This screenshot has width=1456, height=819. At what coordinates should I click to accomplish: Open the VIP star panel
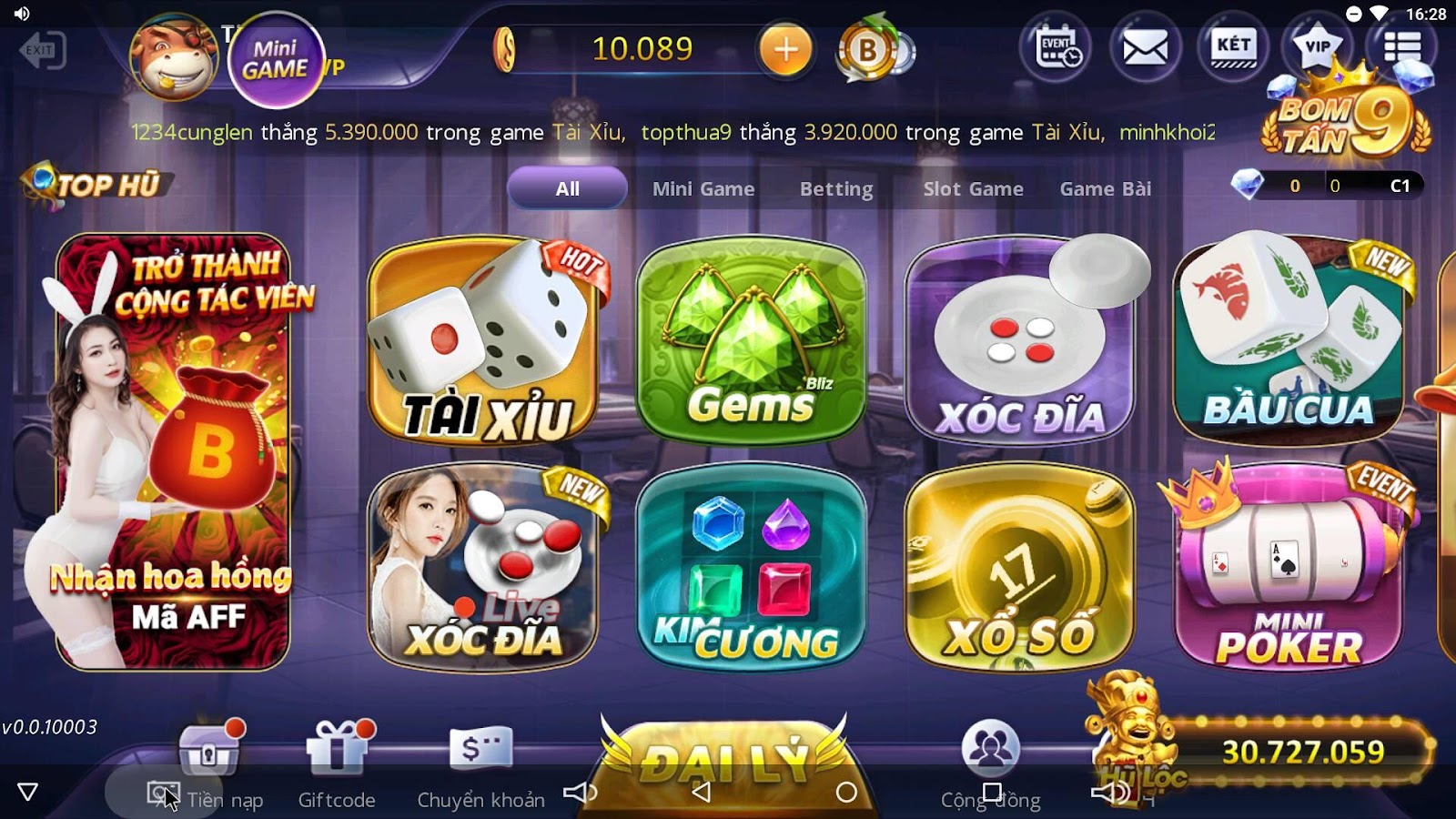[x=1318, y=45]
